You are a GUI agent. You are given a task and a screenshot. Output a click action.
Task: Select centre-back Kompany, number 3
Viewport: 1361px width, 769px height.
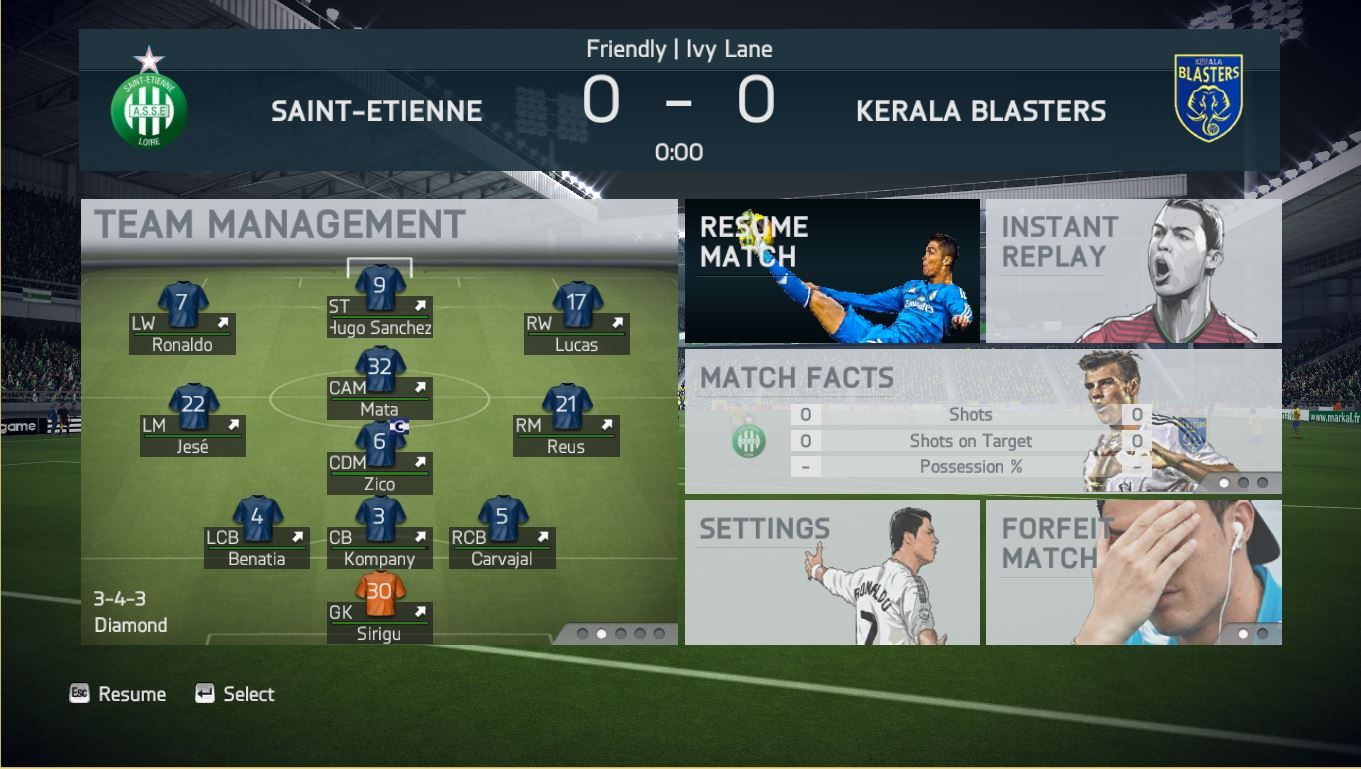[x=380, y=532]
